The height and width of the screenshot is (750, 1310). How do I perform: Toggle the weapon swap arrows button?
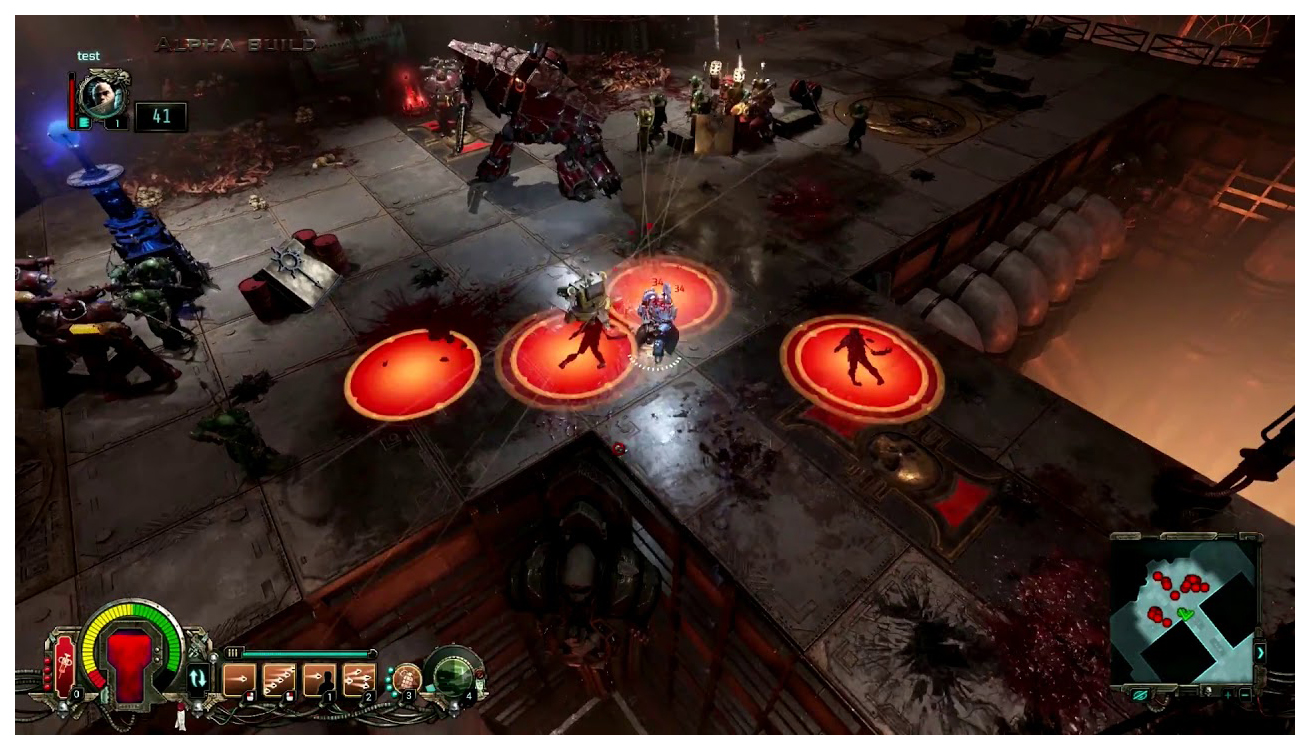(198, 678)
